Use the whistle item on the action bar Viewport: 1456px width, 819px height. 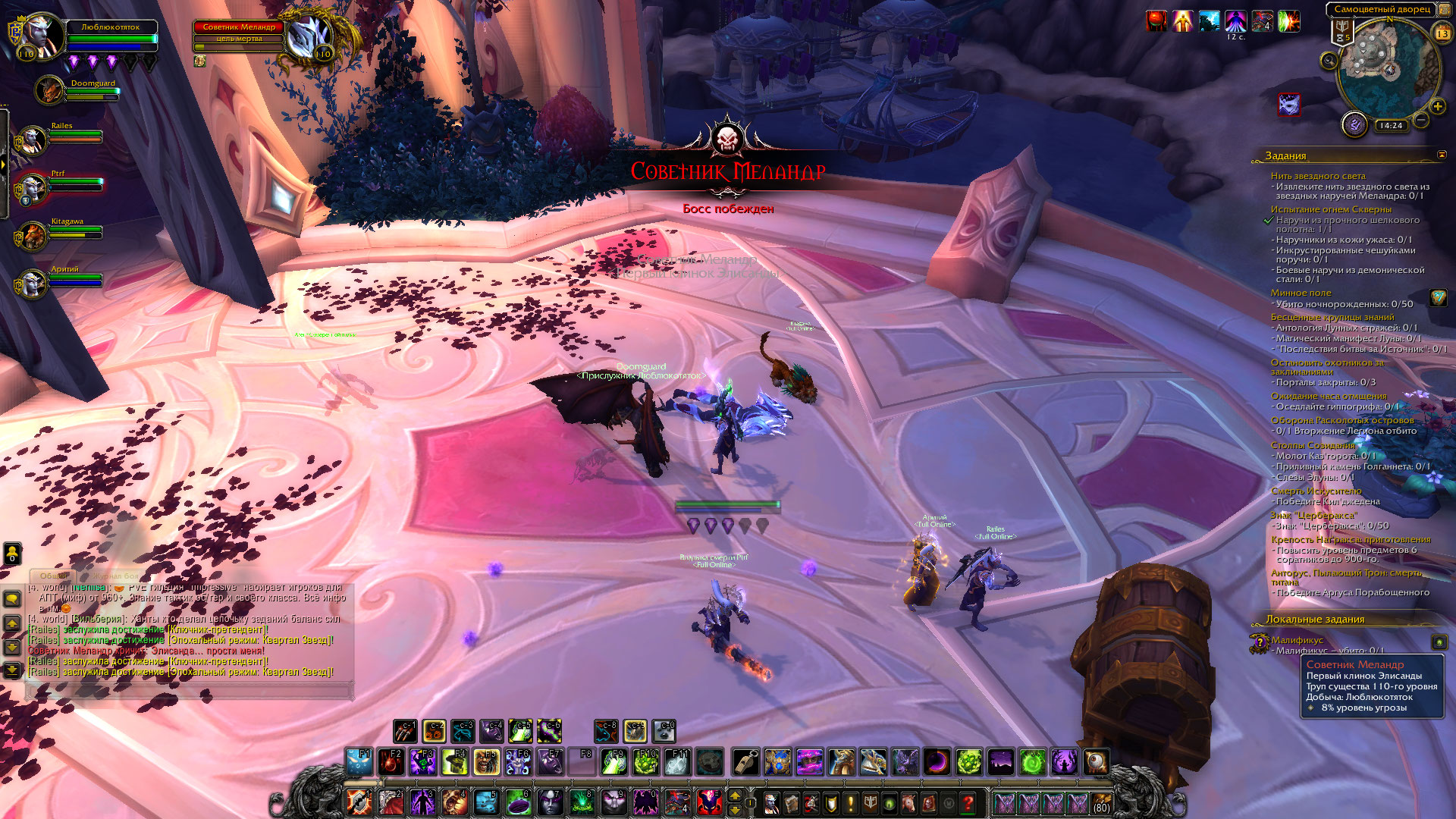pos(745,762)
